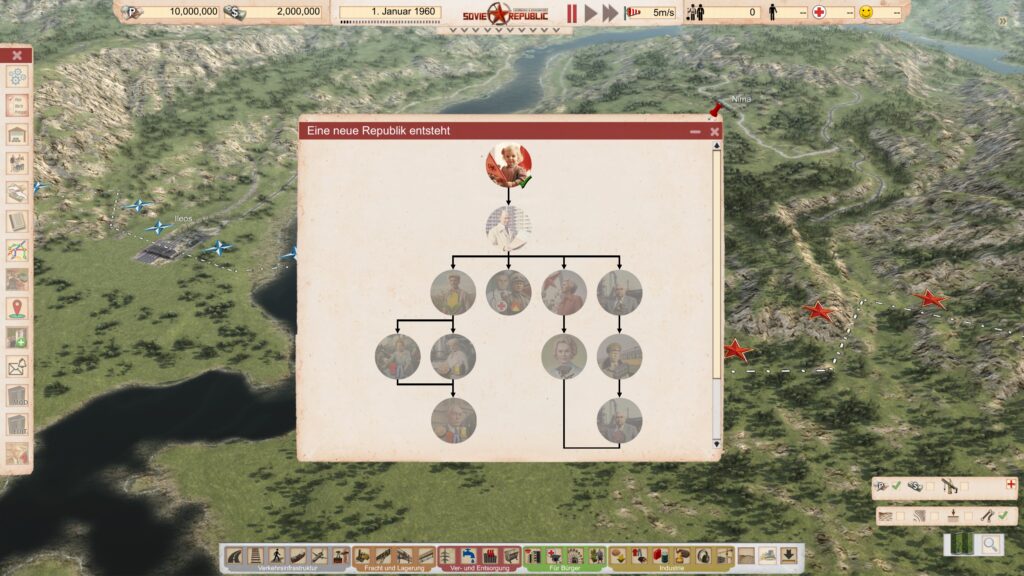Open the magnifying glass search button

[x=990, y=545]
